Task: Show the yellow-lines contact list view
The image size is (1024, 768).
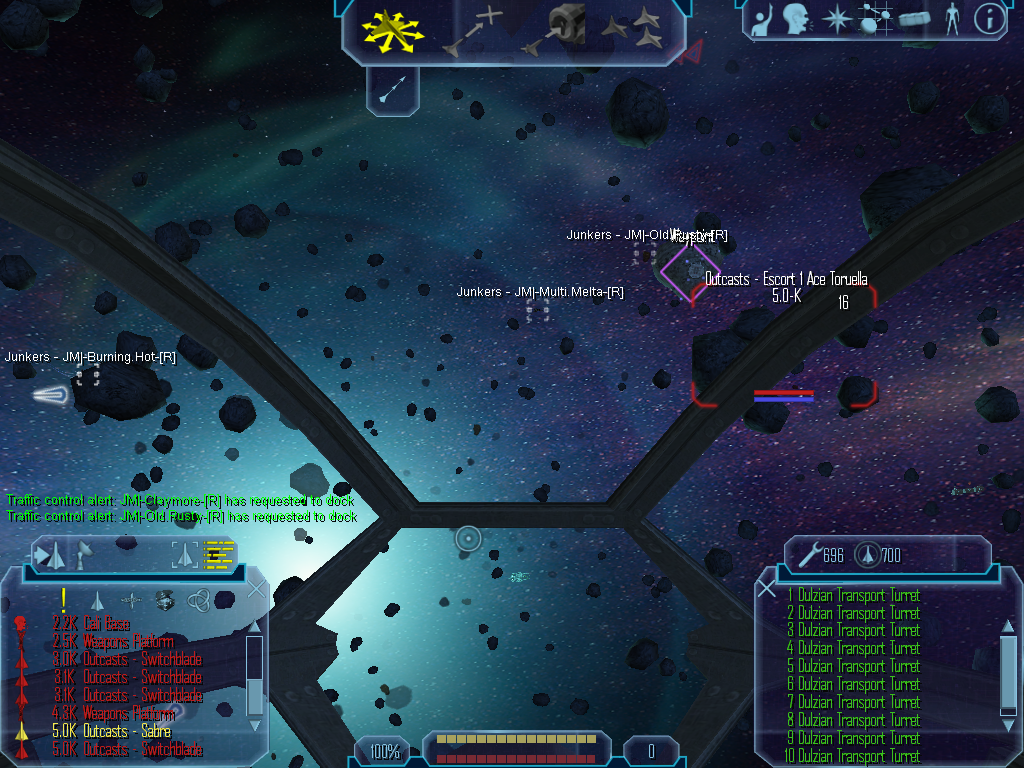Action: (x=219, y=554)
